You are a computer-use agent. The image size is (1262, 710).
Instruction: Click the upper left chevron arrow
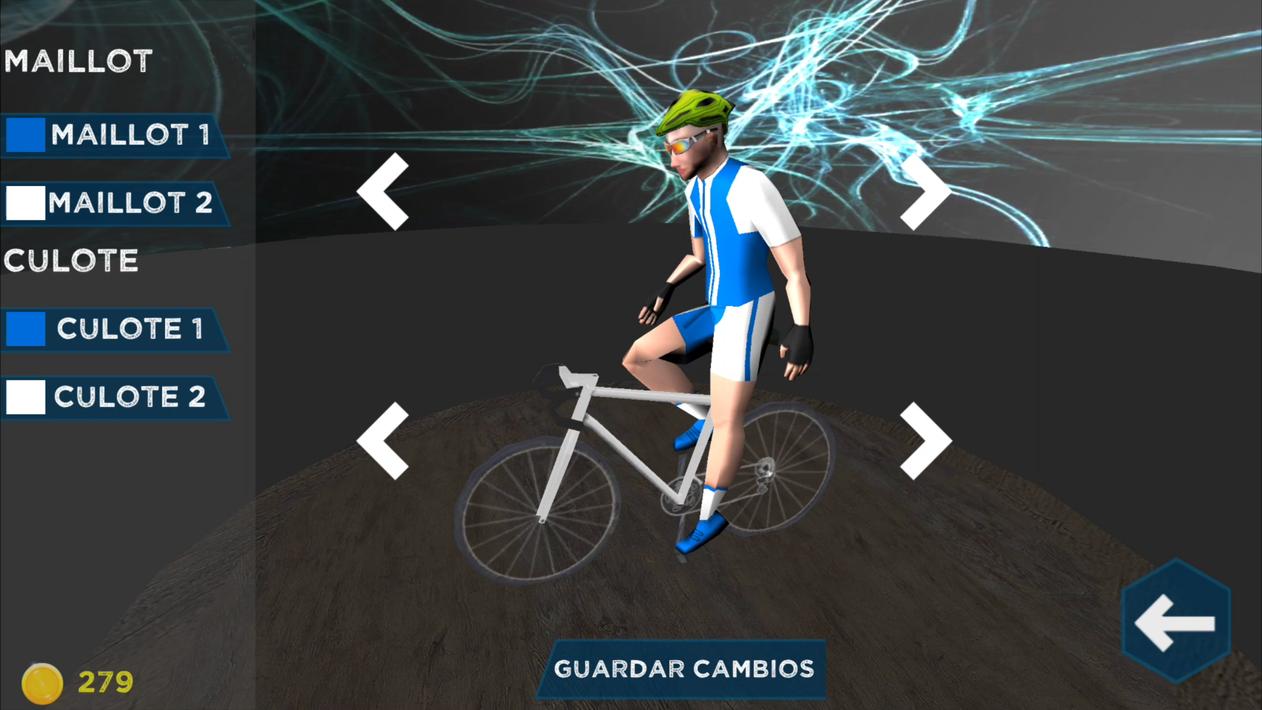(385, 191)
